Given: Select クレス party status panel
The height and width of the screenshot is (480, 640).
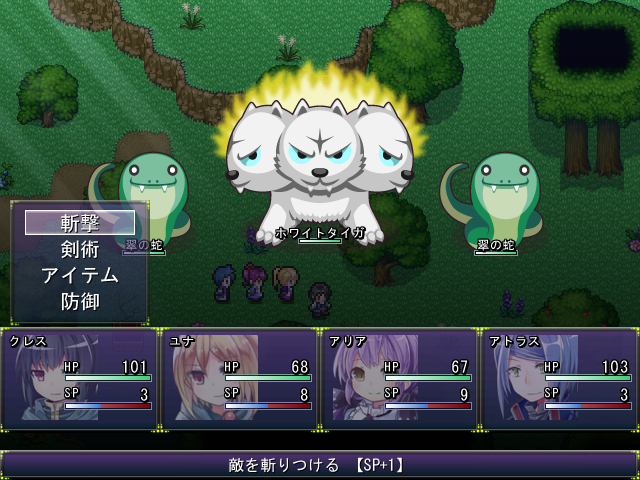Looking at the screenshot, I should (x=80, y=380).
